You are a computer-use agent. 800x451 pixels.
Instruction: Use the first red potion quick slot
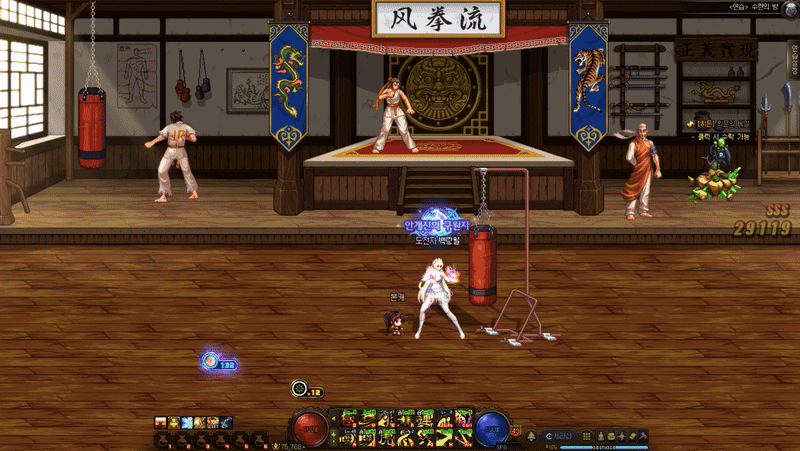point(160,439)
